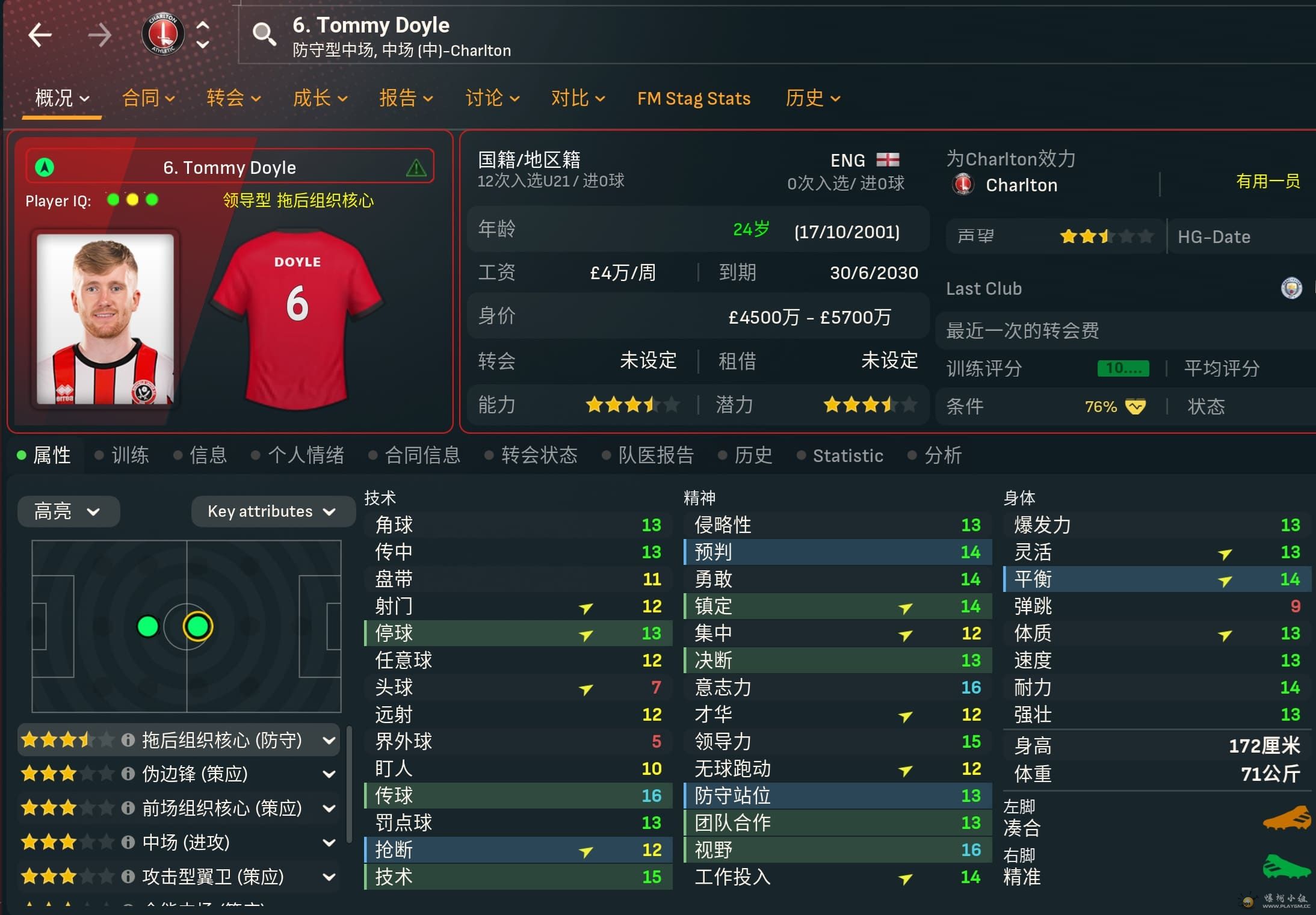This screenshot has height=915, width=1316.
Task: Expand the 伪边锋 (策应) role row
Action: point(329,774)
